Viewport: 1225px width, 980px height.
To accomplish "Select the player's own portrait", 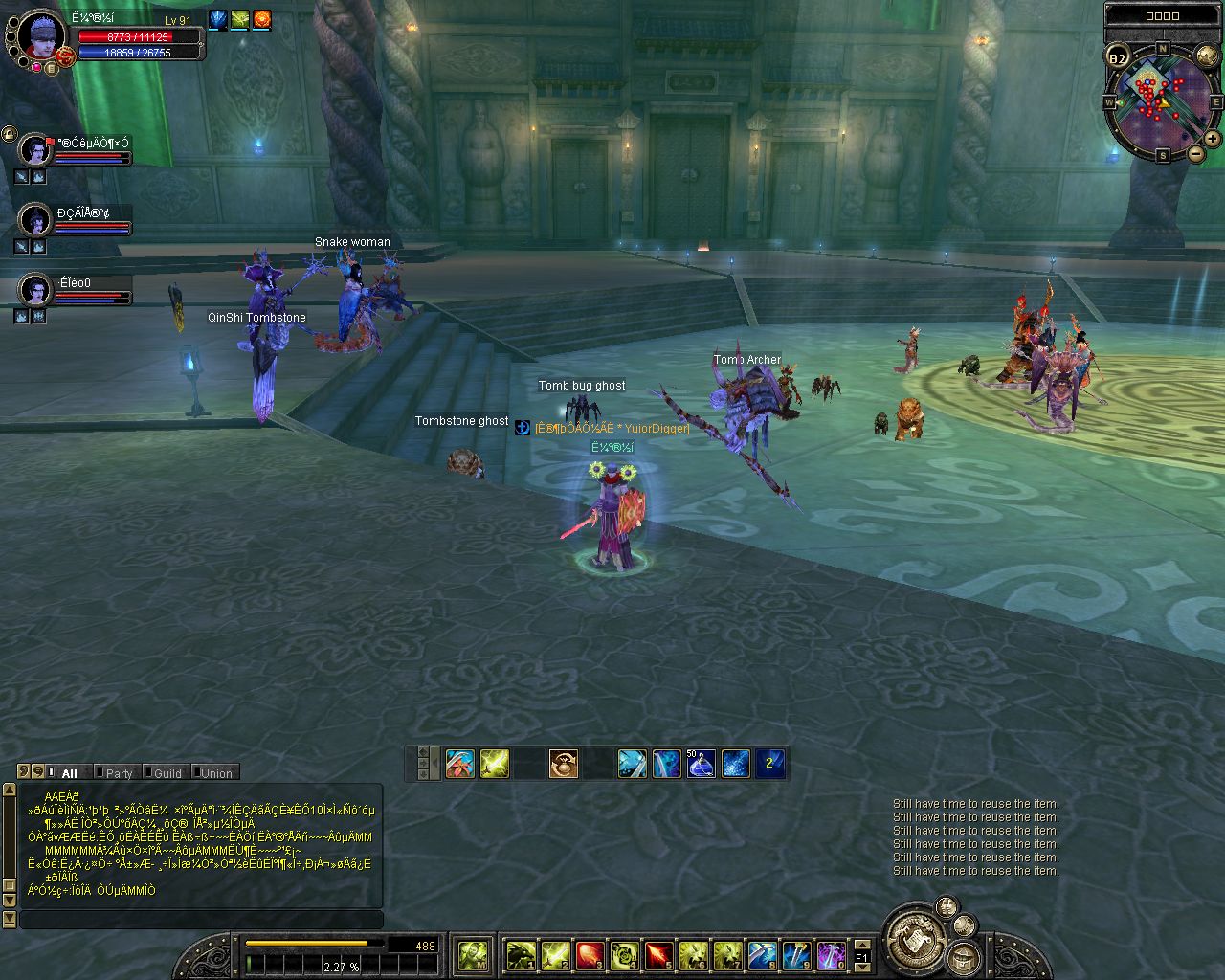I will tap(41, 36).
